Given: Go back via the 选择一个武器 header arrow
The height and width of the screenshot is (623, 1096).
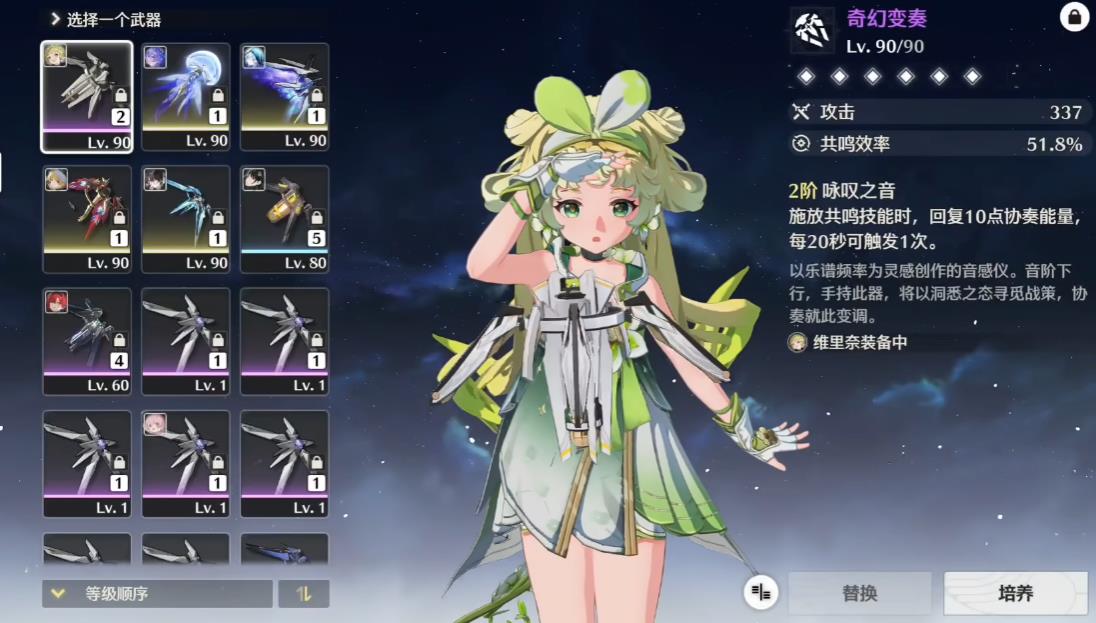Looking at the screenshot, I should pyautogui.click(x=55, y=19).
